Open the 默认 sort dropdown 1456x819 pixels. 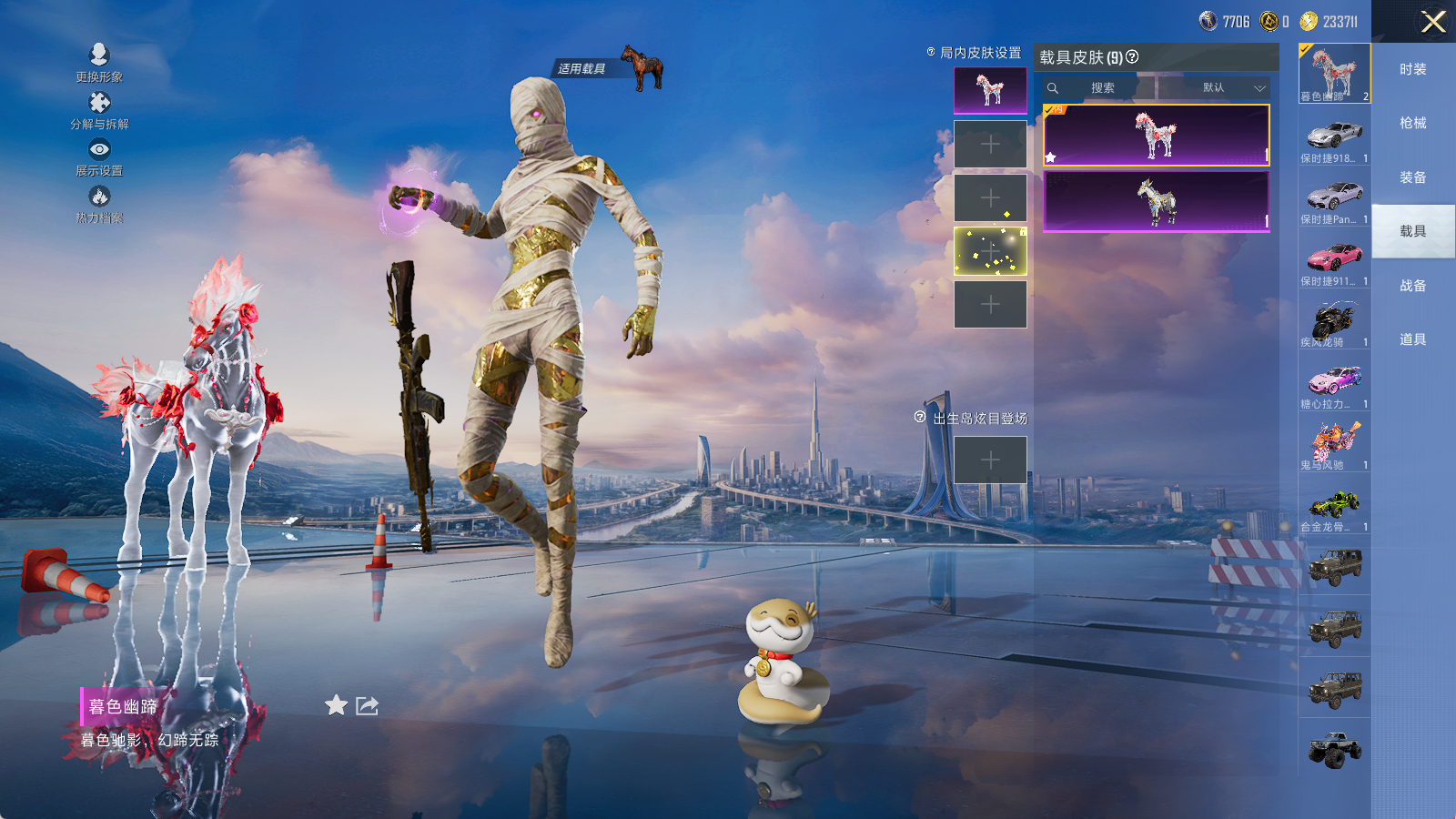1224,88
